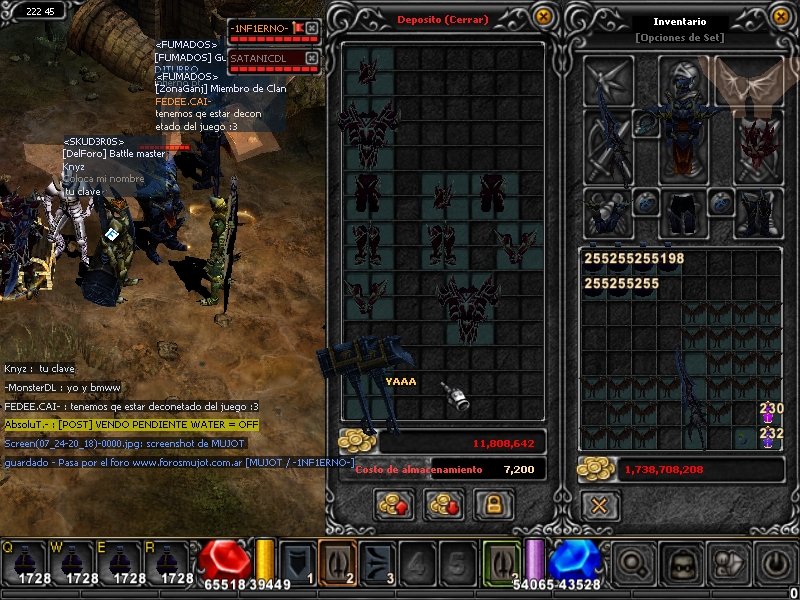Activate skill slot number 3

pos(379,560)
